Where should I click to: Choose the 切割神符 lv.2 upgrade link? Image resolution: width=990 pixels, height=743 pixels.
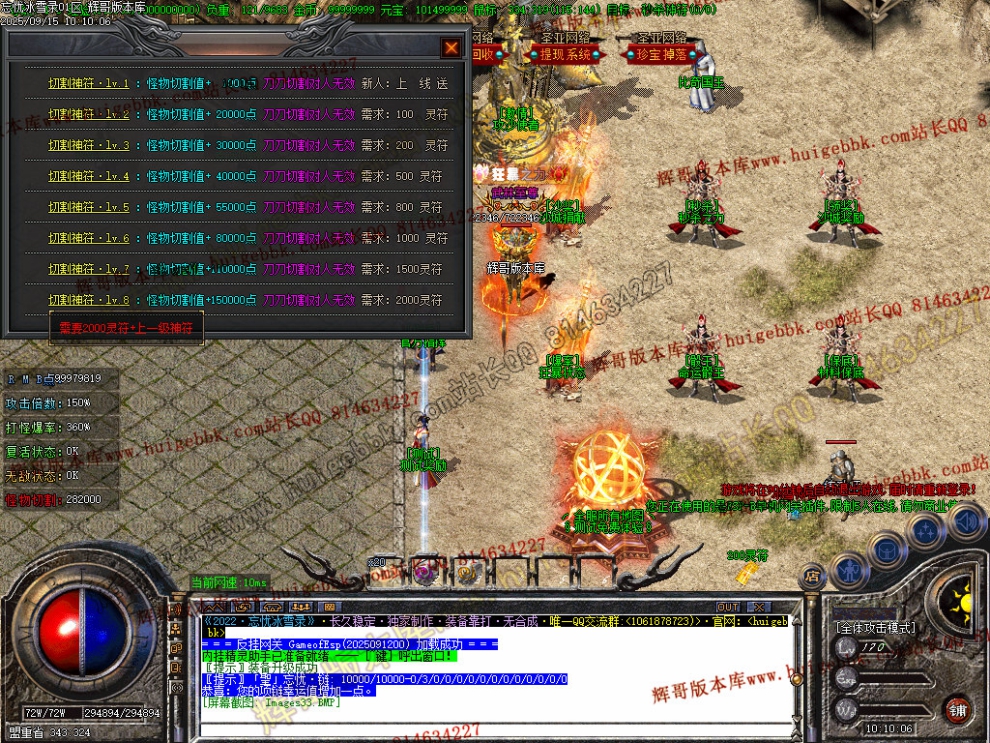pyautogui.click(x=89, y=115)
